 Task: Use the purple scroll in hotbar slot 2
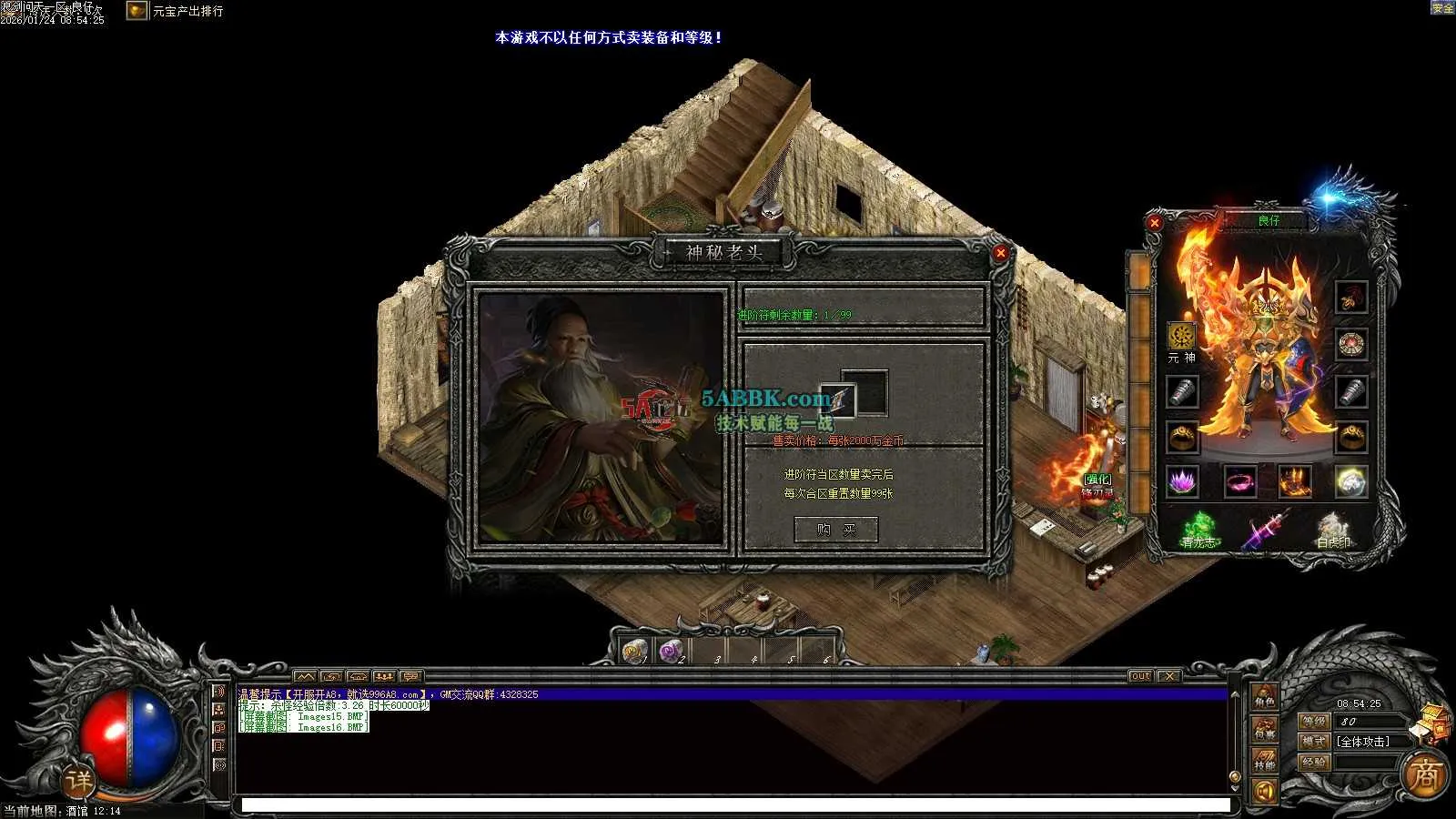tap(671, 651)
